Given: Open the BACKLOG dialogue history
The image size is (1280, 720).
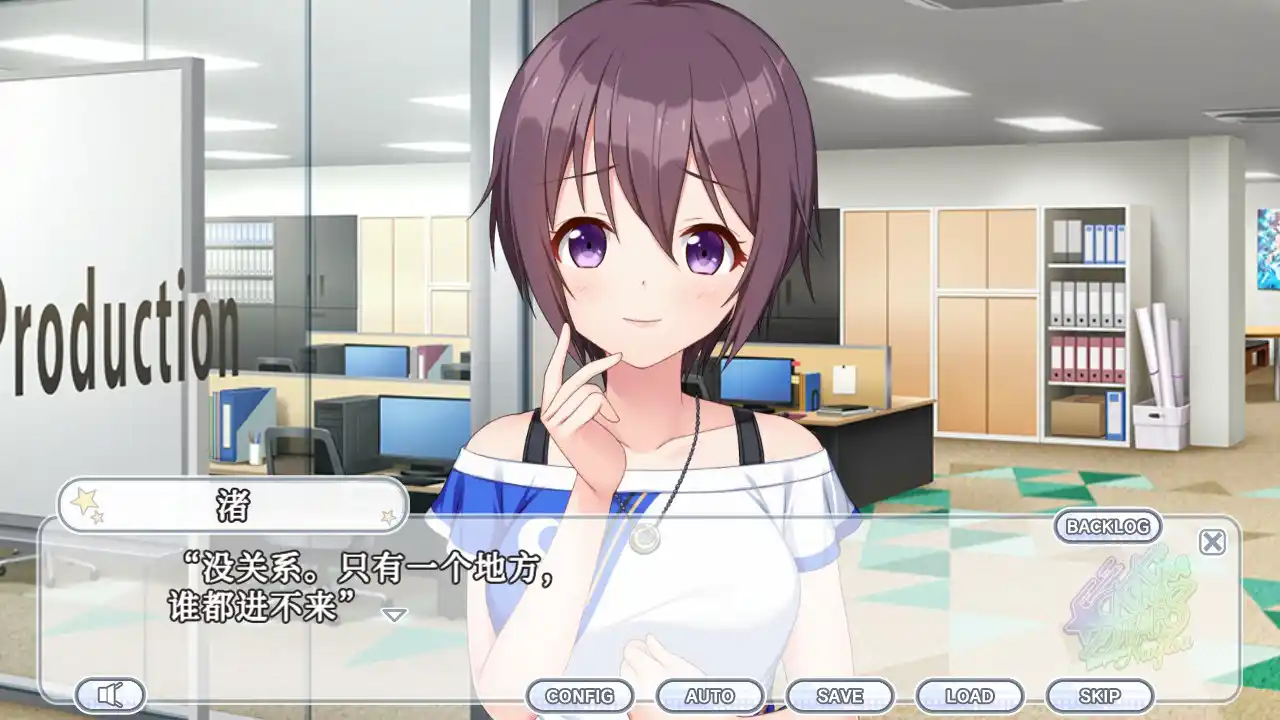Looking at the screenshot, I should pos(1107,526).
